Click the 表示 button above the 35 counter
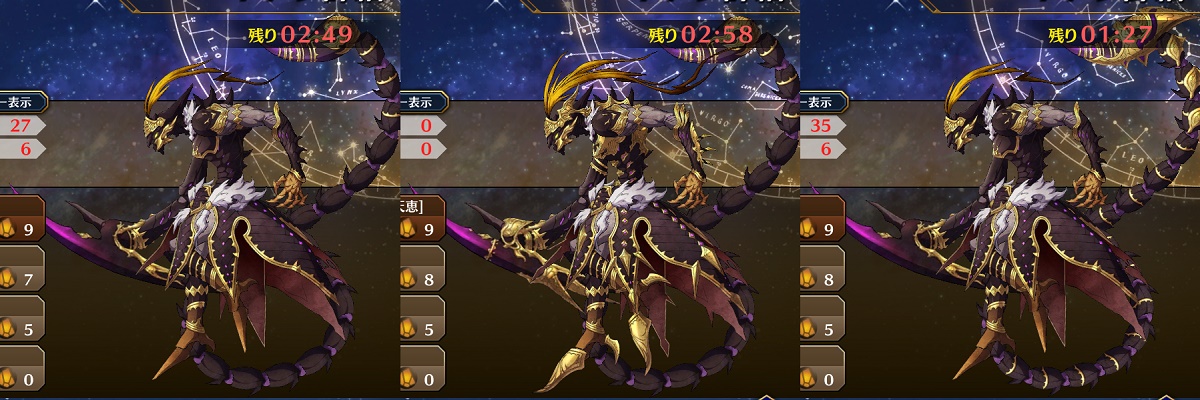Image resolution: width=1200 pixels, height=400 pixels. [x=823, y=101]
